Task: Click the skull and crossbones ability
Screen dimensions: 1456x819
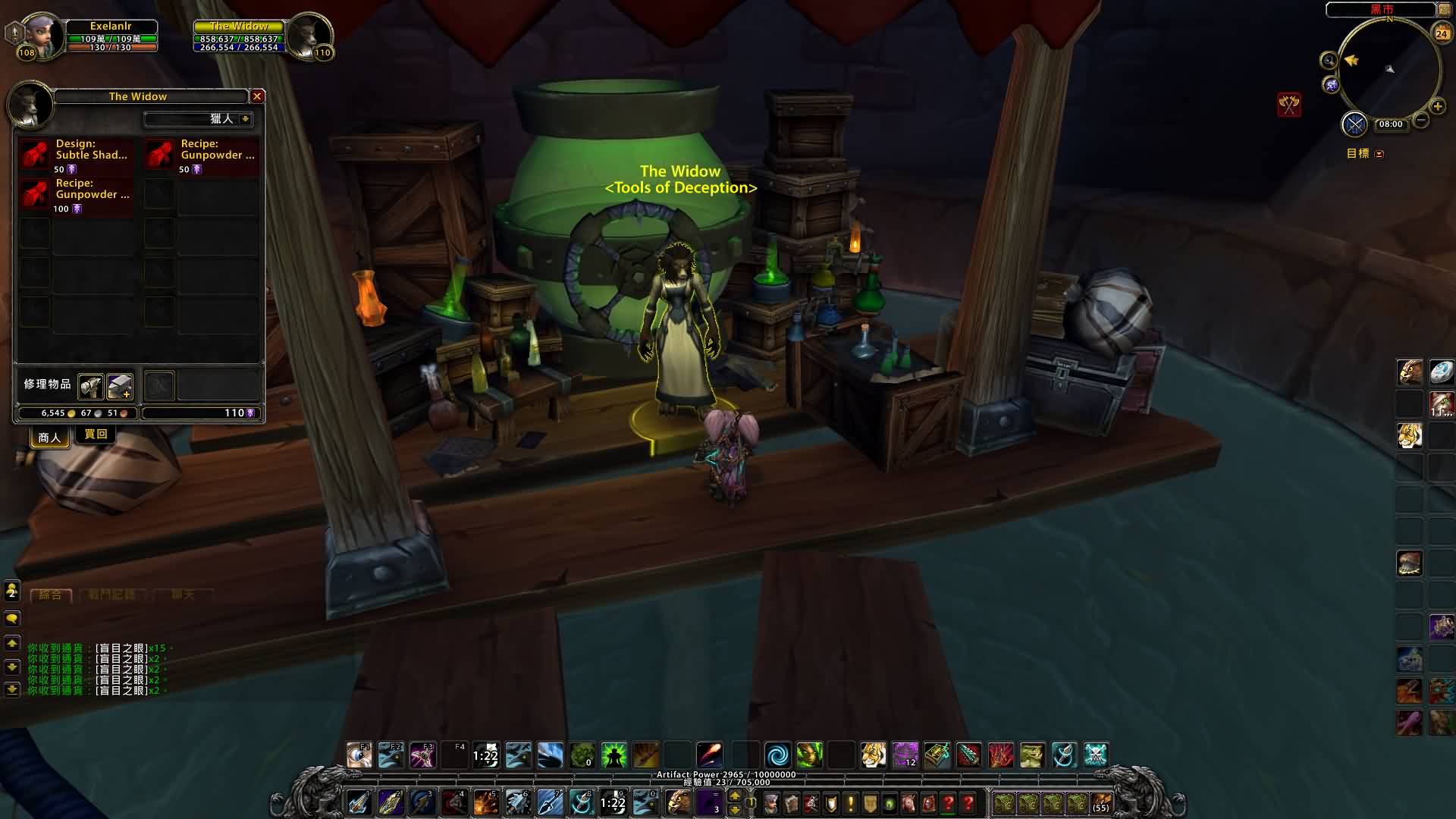Action: click(1096, 755)
